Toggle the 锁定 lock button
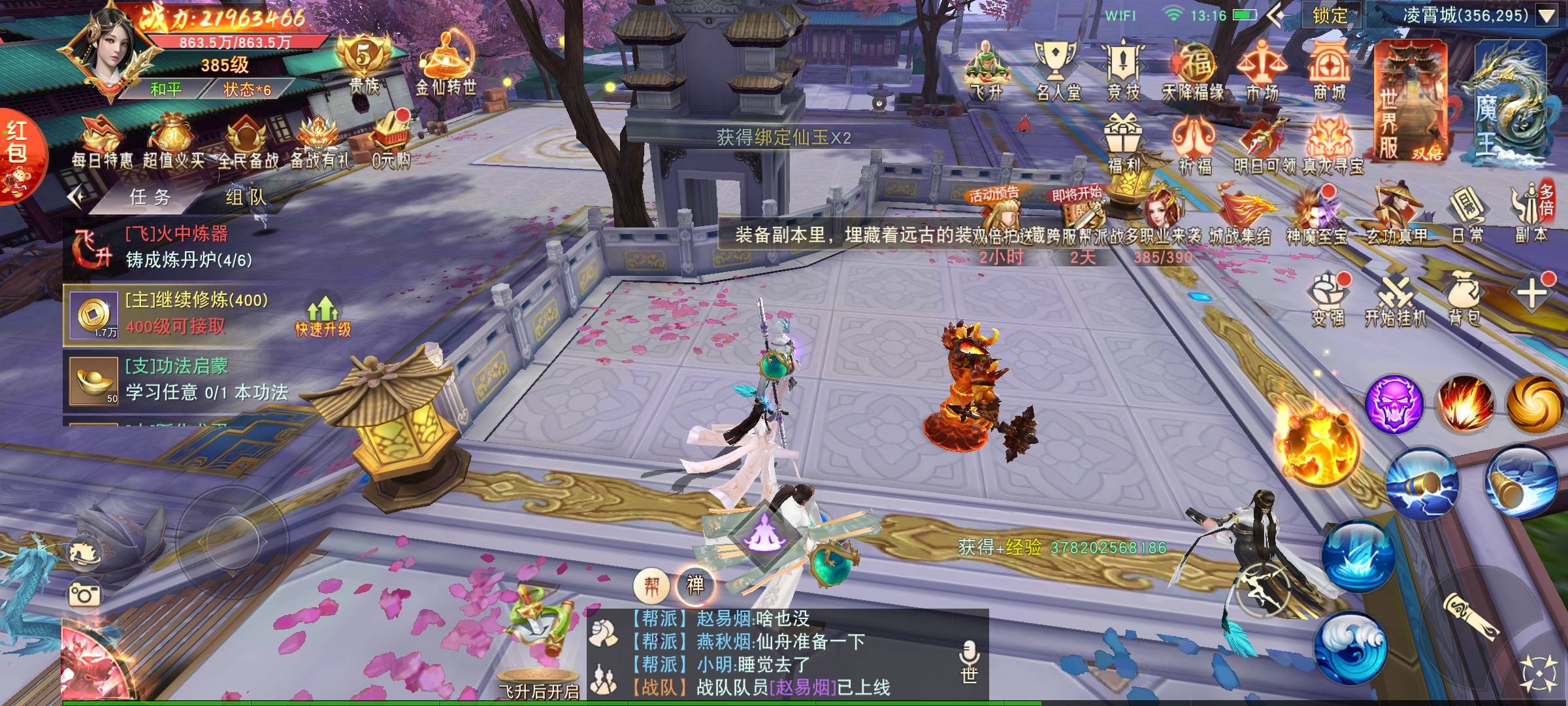 point(1330,15)
